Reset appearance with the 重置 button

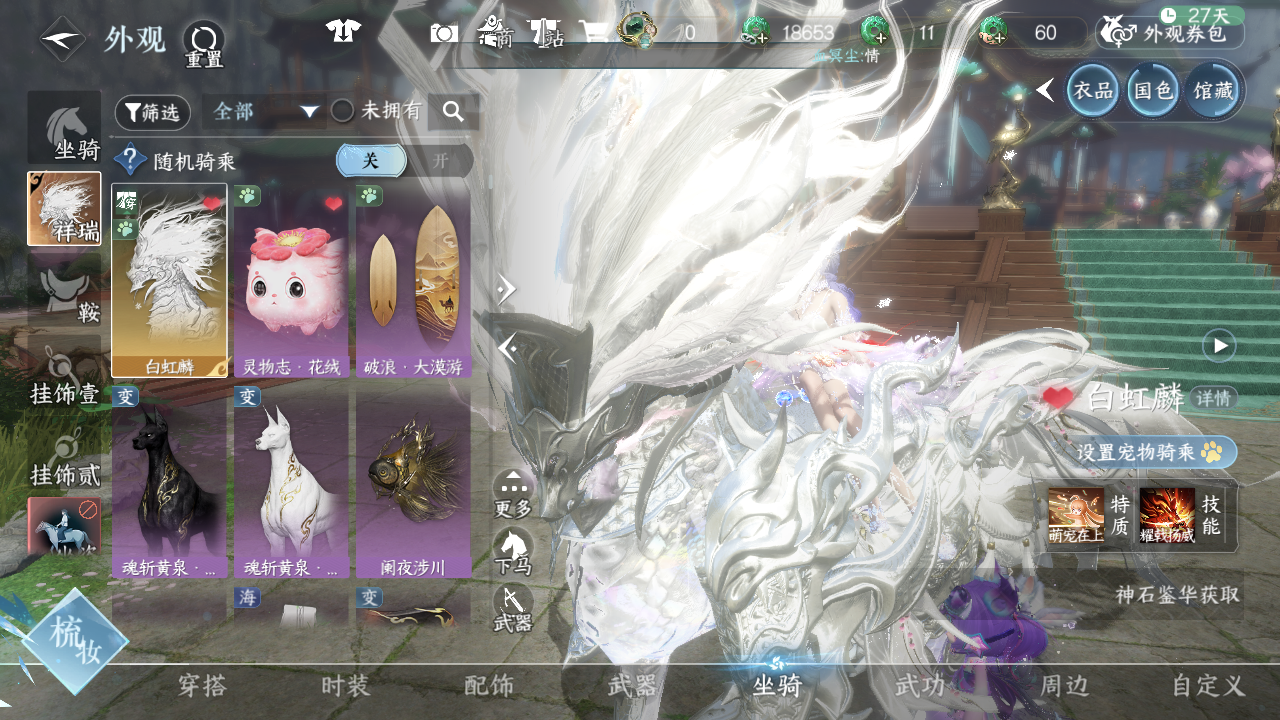[x=204, y=43]
